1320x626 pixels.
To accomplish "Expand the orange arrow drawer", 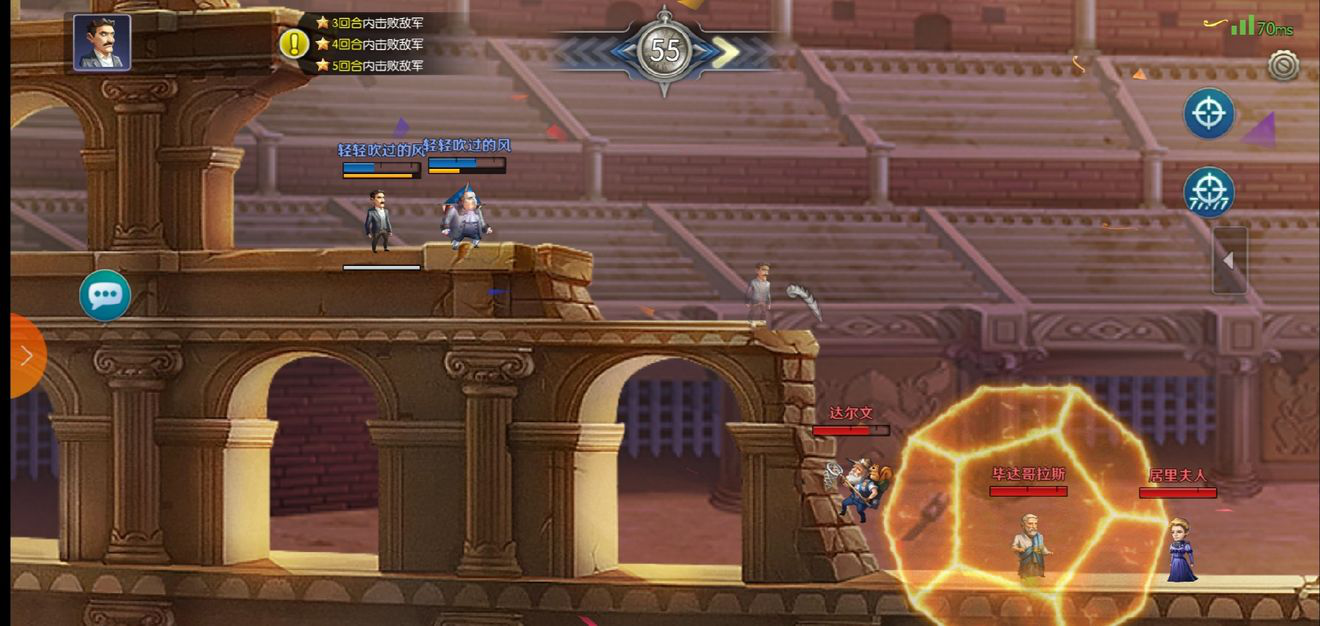I will pos(24,355).
